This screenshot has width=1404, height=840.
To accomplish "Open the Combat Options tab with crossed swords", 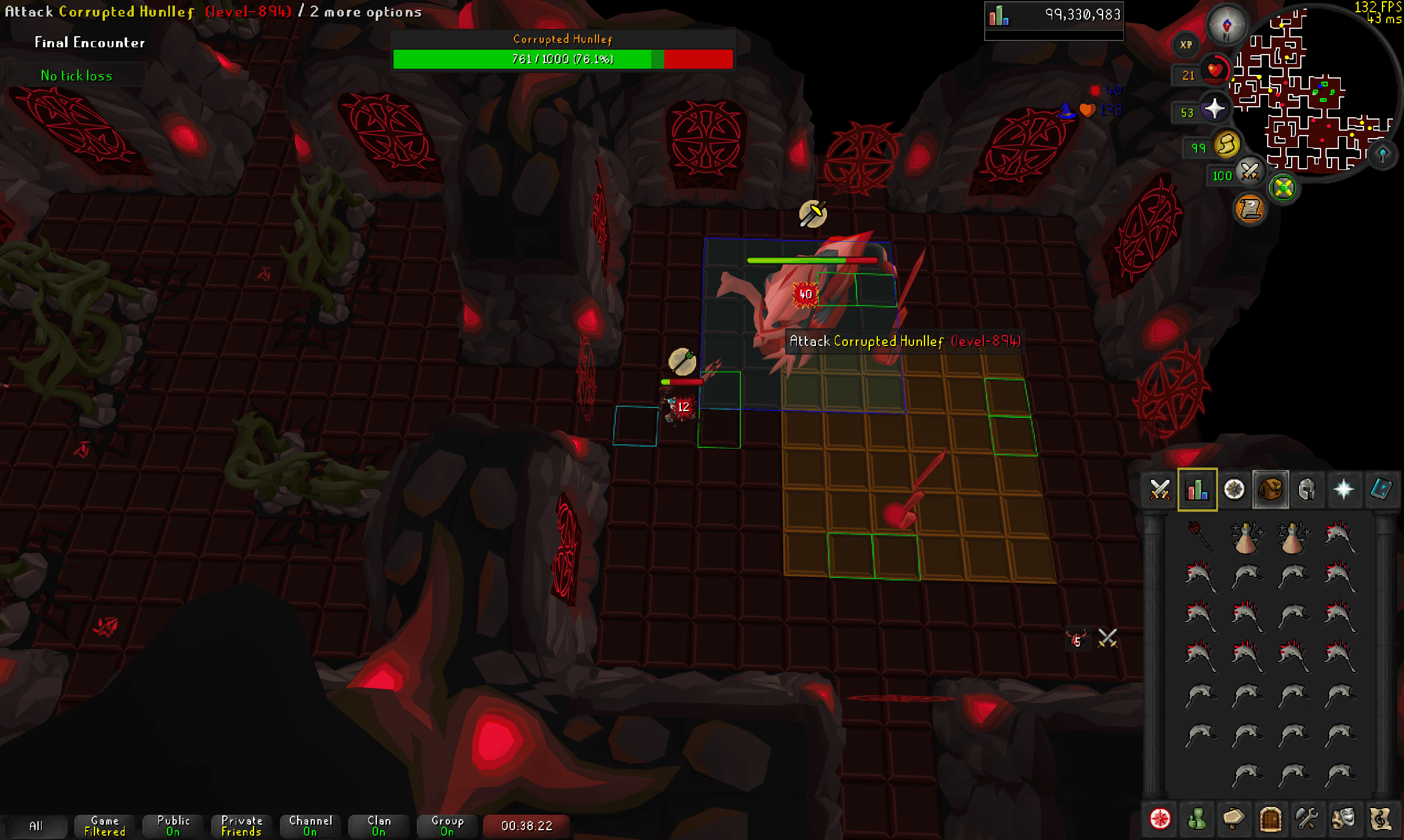I will [1160, 490].
